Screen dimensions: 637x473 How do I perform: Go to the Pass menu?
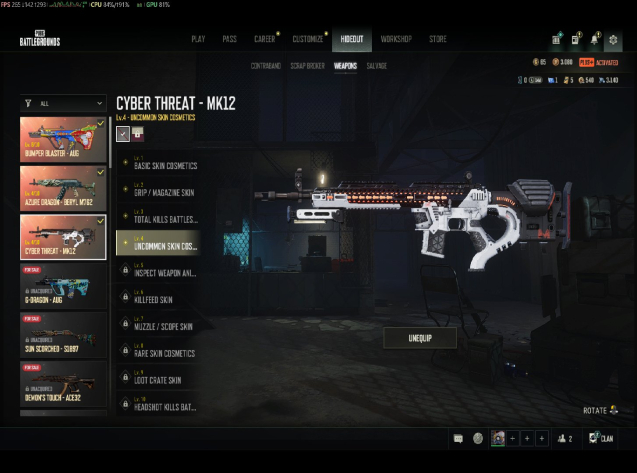click(x=229, y=39)
